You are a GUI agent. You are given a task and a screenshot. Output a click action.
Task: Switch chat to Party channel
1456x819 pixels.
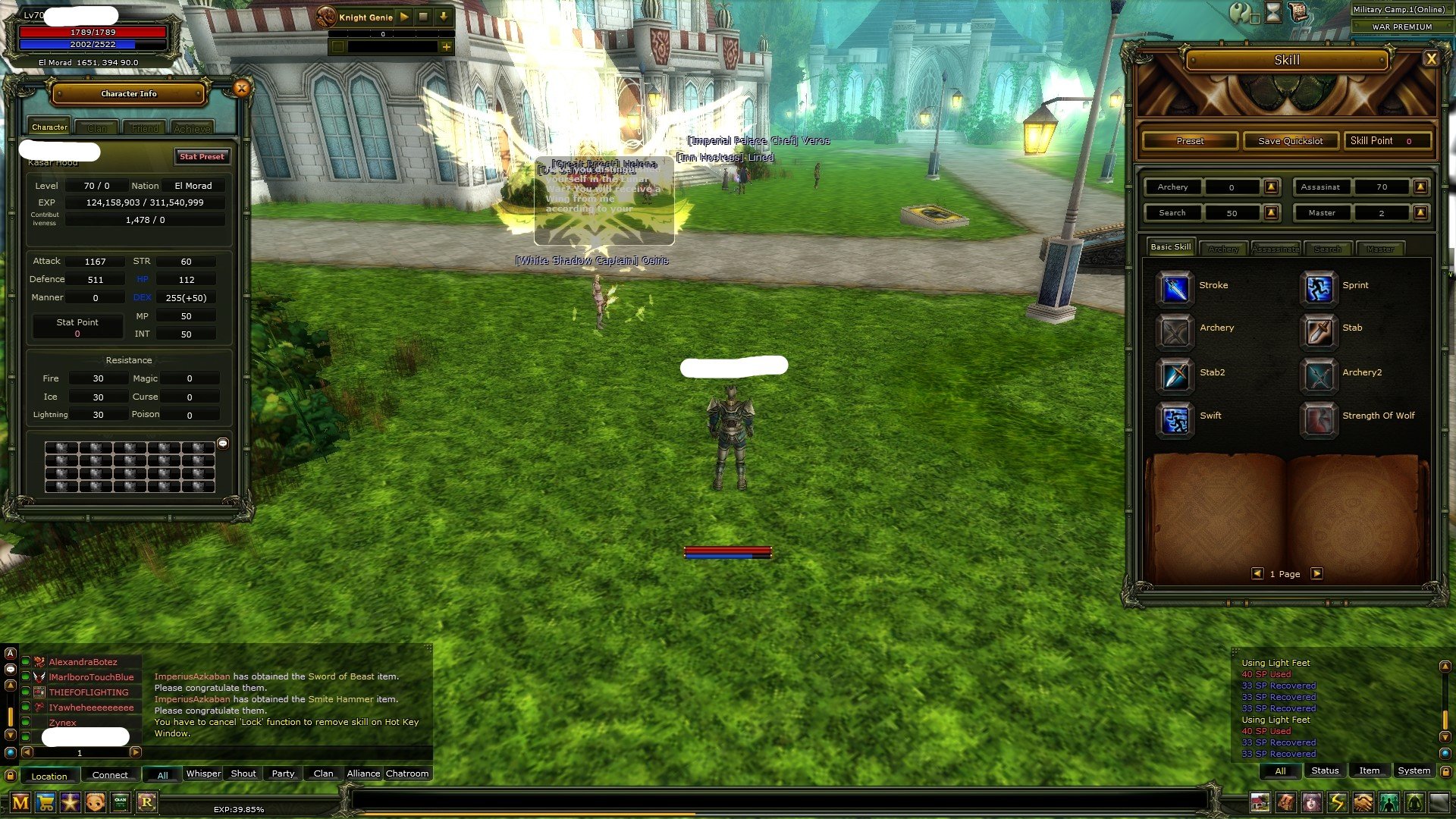[283, 773]
